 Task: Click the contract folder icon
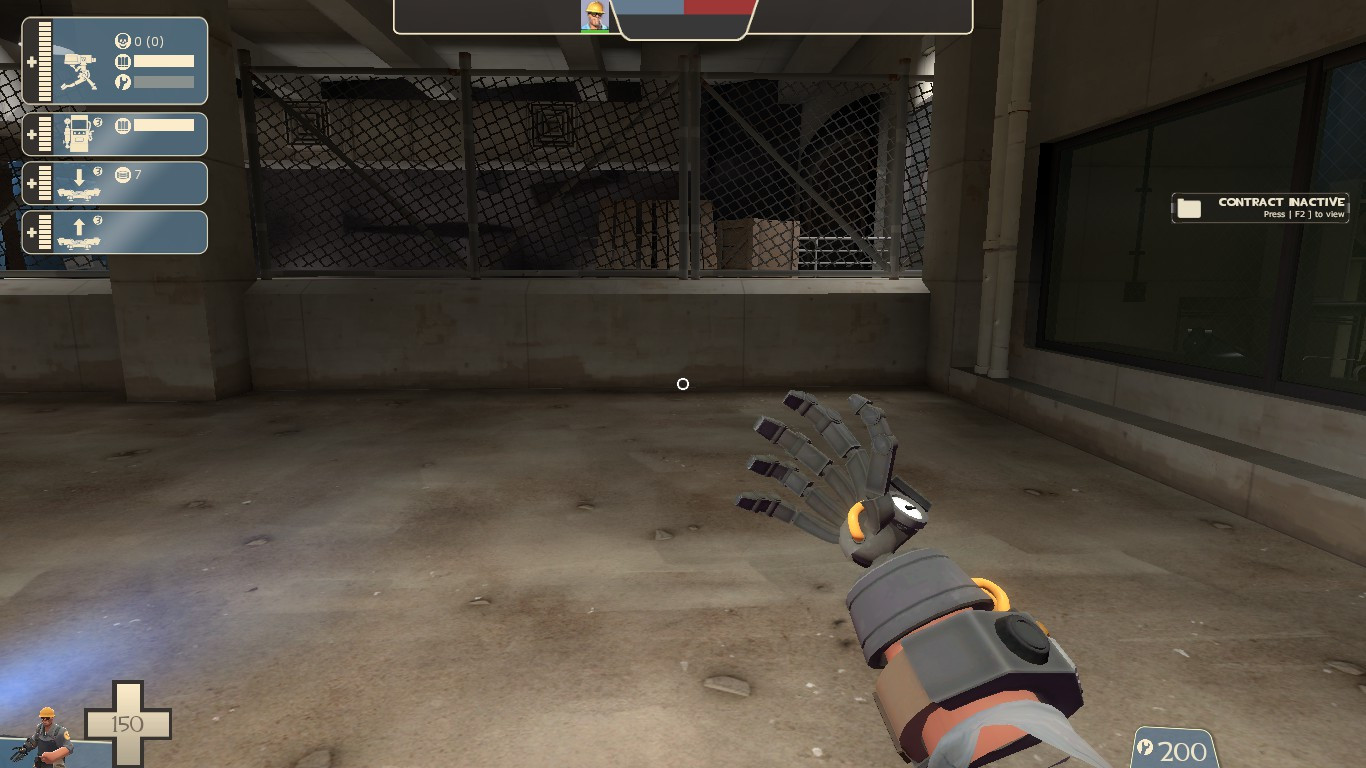click(x=1188, y=207)
